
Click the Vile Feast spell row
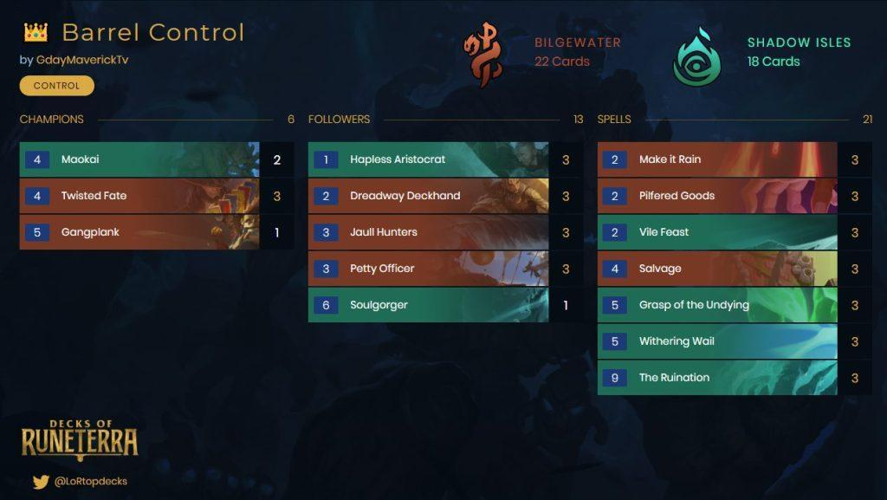pos(717,232)
